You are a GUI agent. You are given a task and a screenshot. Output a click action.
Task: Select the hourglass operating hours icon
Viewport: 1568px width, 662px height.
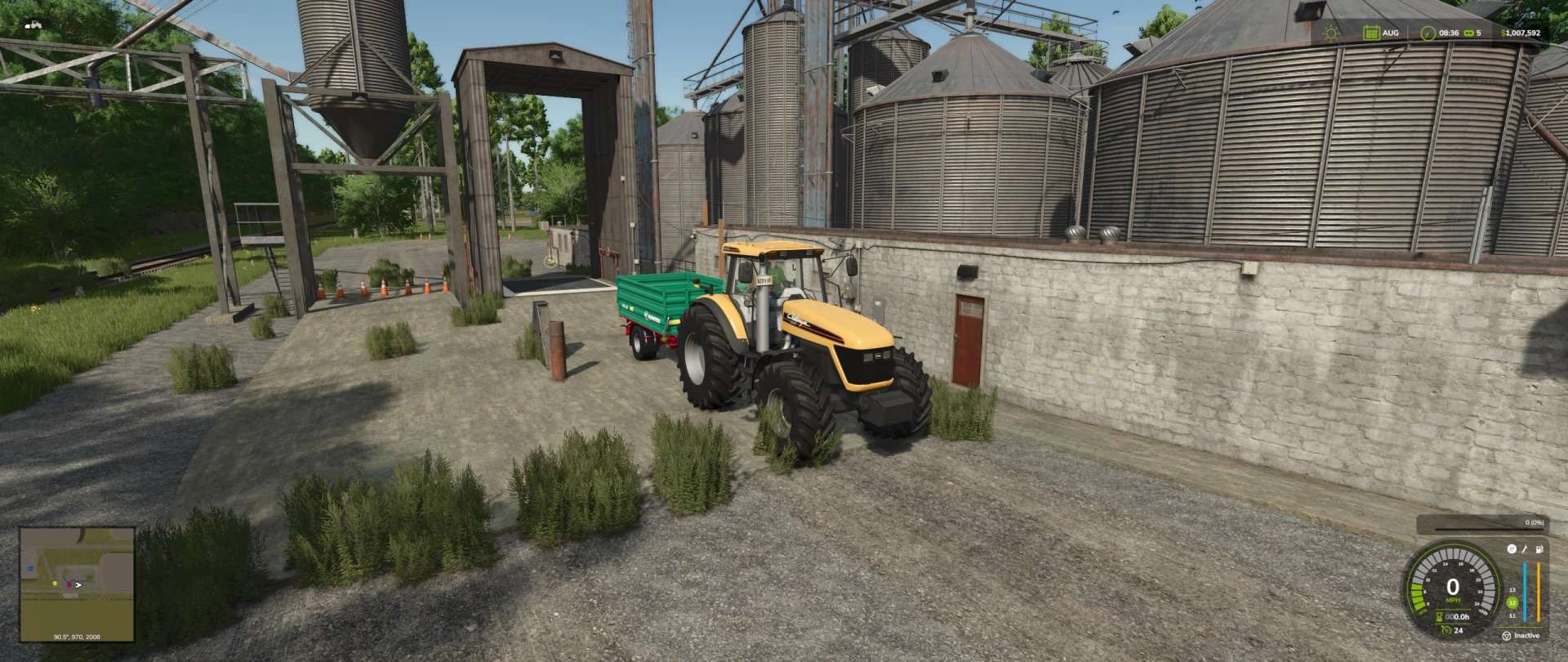pyautogui.click(x=1438, y=615)
